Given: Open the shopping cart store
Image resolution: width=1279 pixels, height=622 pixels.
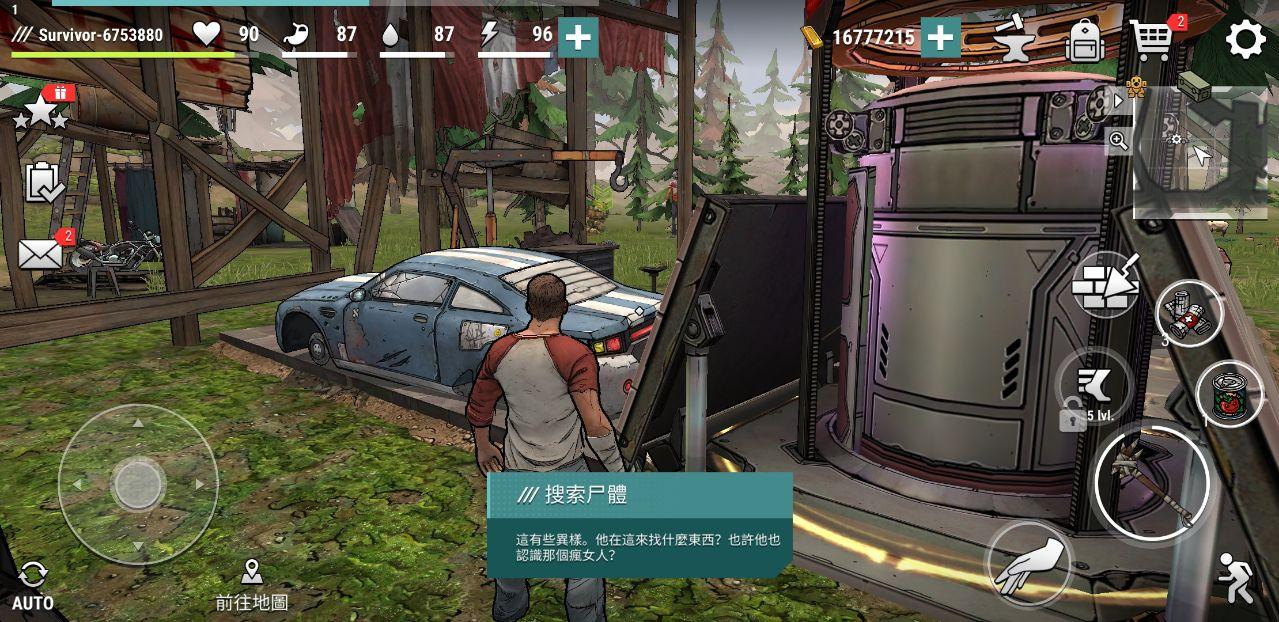Looking at the screenshot, I should (x=1152, y=40).
